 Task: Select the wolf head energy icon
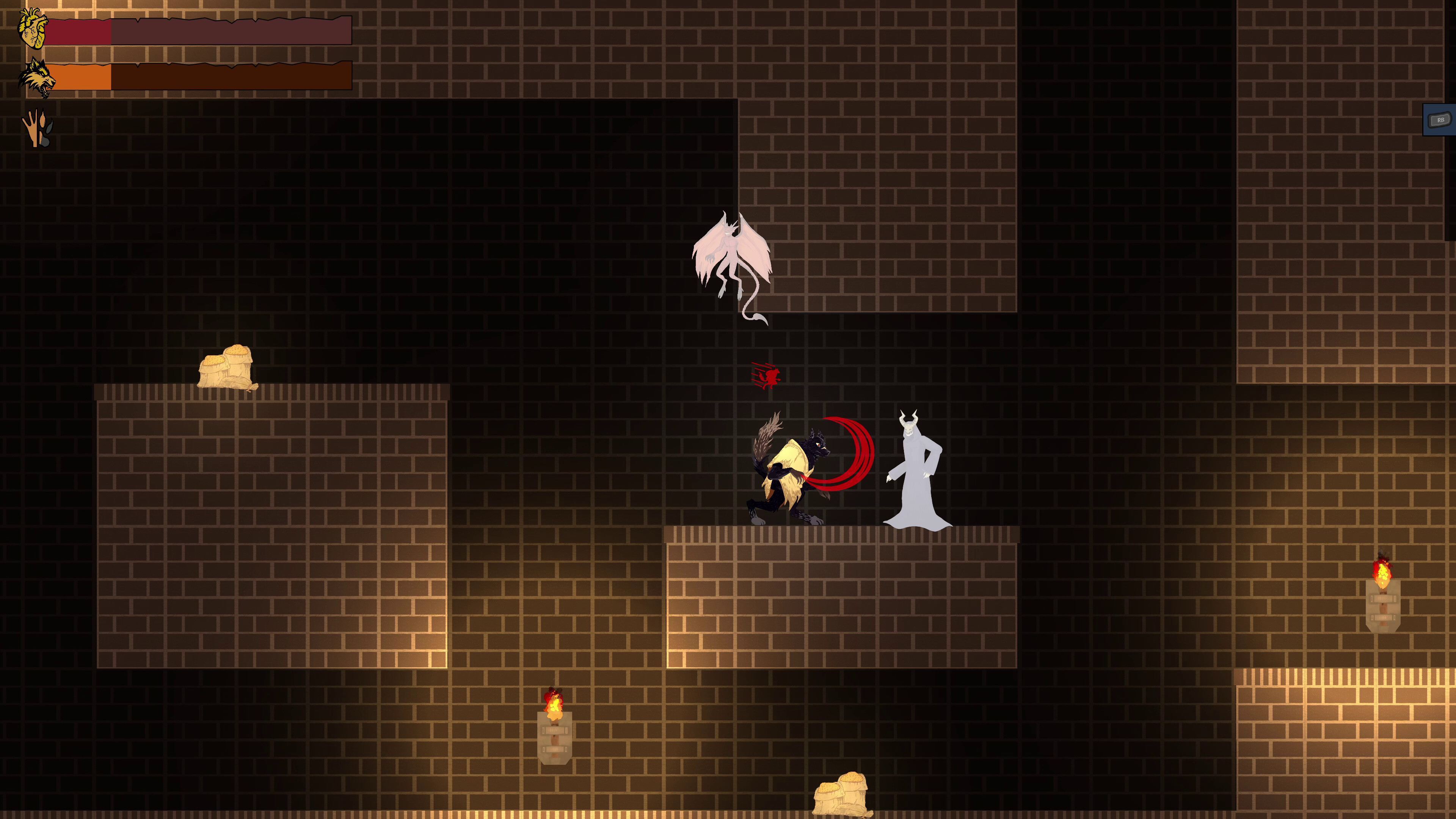click(35, 76)
